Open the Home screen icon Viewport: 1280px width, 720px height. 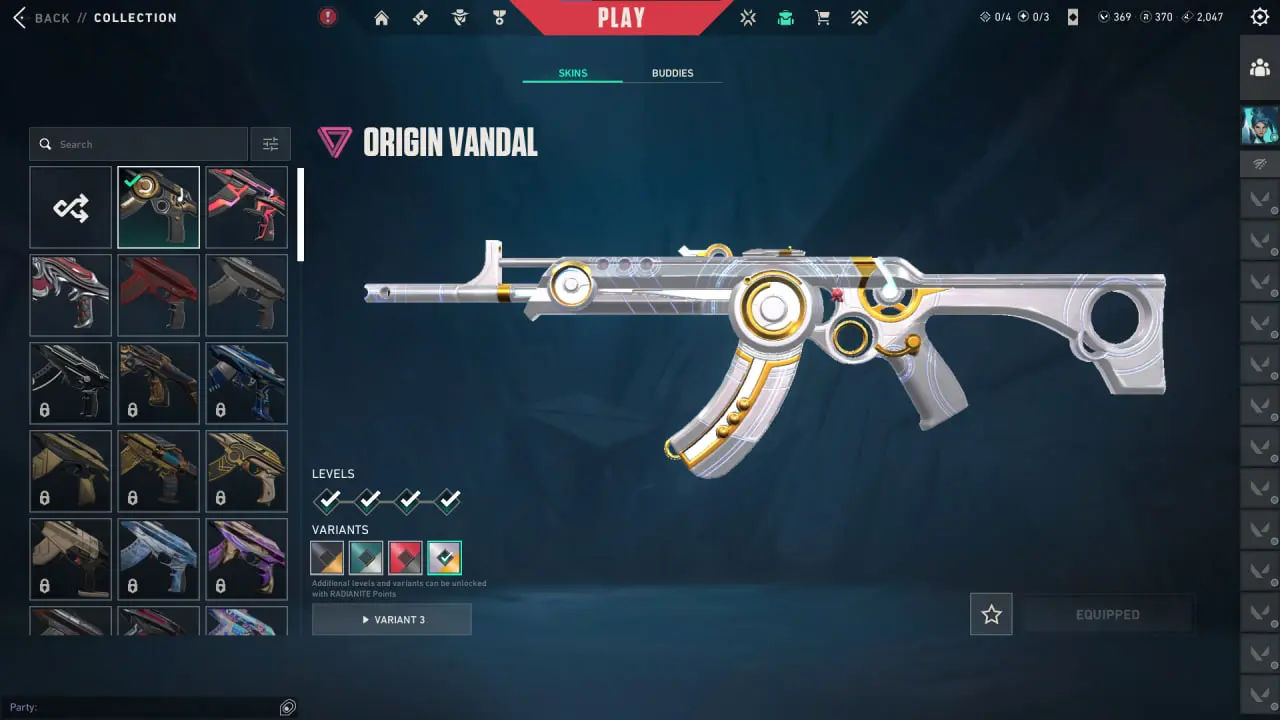point(380,17)
